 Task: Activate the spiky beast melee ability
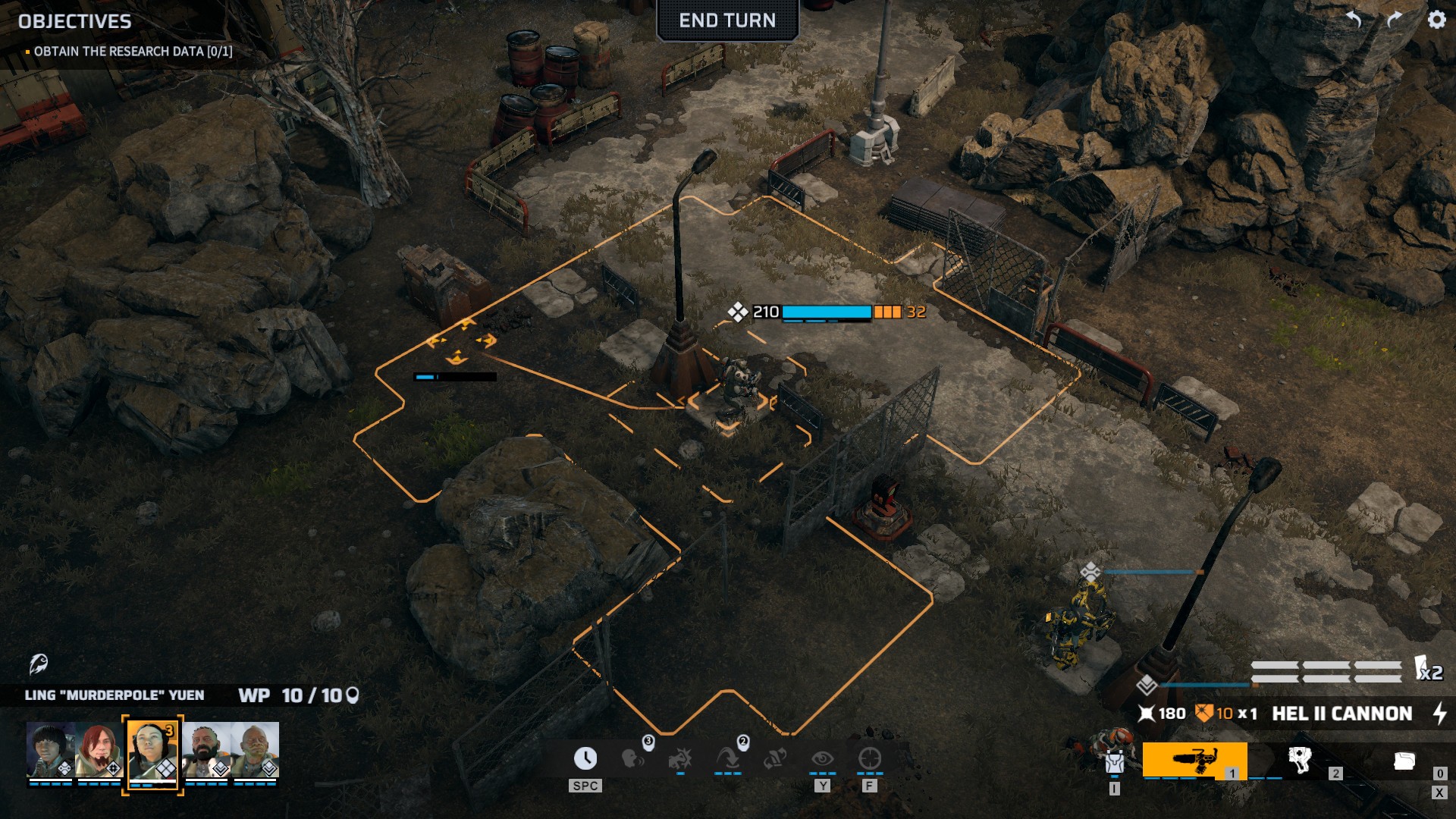680,758
